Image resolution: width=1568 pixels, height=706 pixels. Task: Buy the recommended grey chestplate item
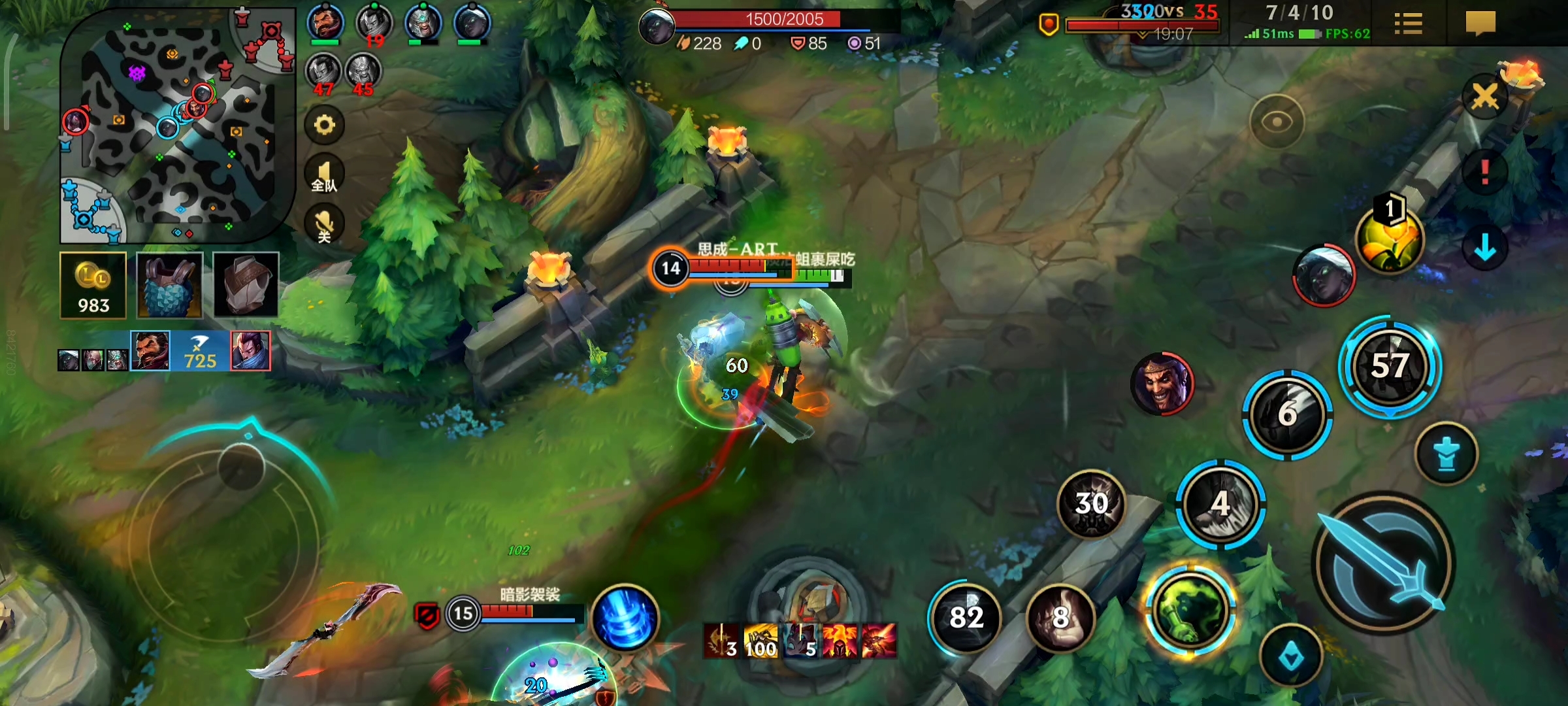coord(246,286)
